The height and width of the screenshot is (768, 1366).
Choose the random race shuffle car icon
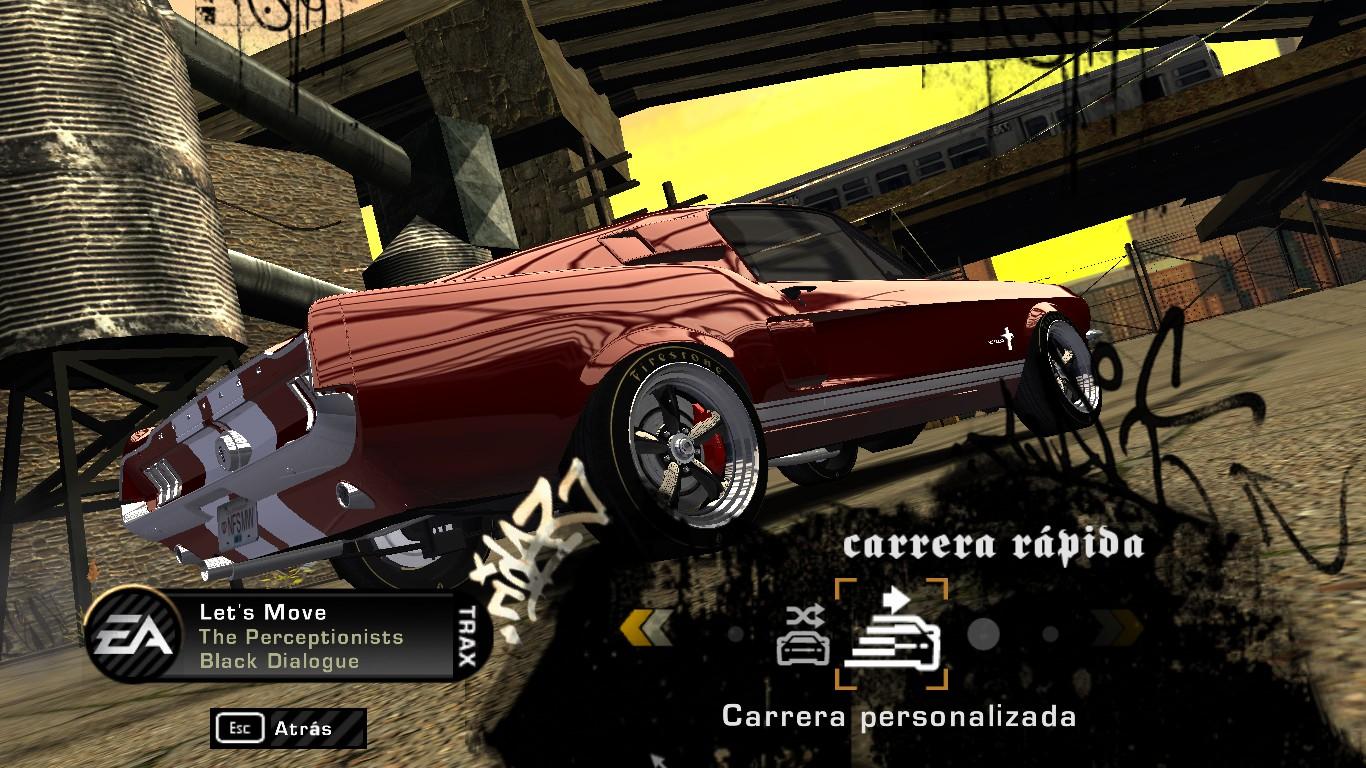(803, 636)
